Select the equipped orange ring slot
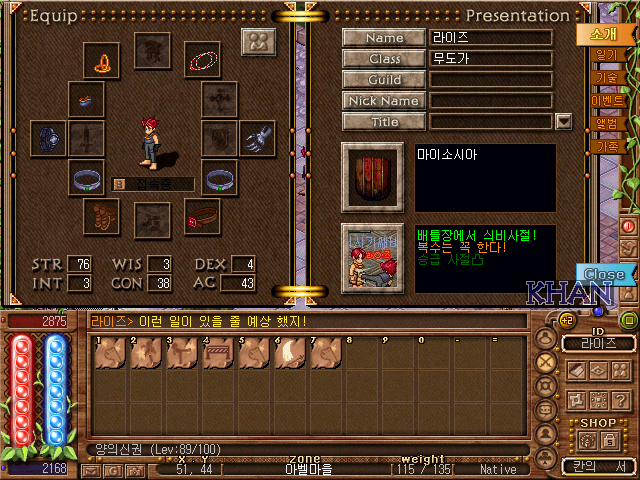 click(102, 62)
